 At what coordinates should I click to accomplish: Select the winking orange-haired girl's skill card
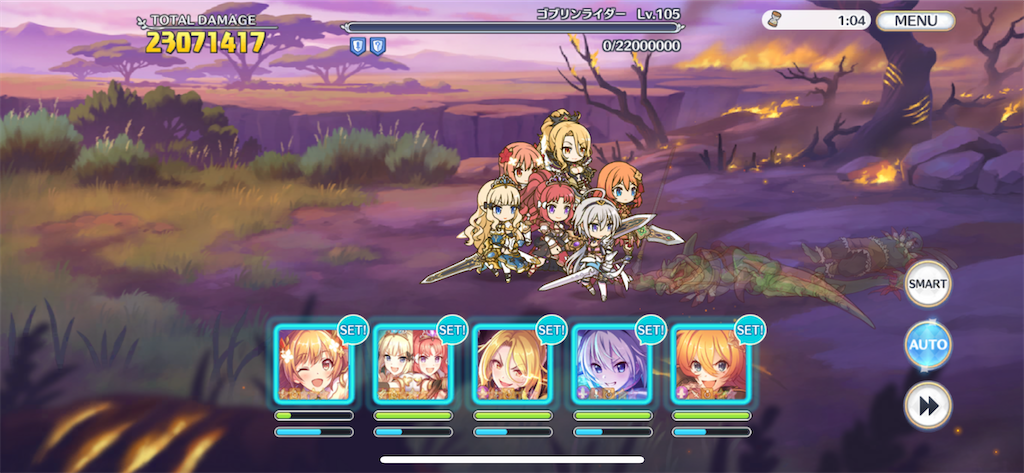tap(313, 364)
